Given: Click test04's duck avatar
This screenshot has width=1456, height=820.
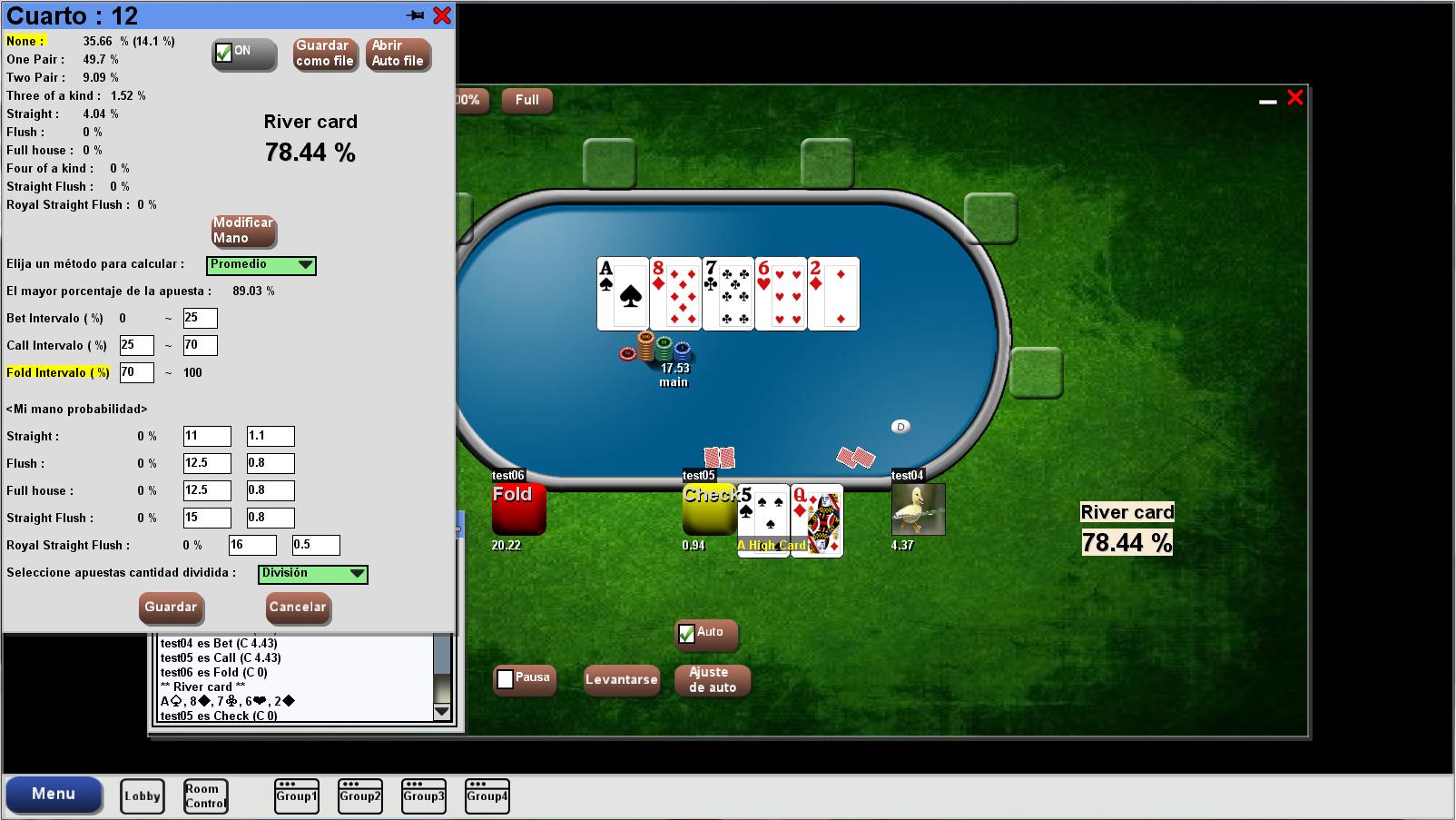Looking at the screenshot, I should (917, 509).
